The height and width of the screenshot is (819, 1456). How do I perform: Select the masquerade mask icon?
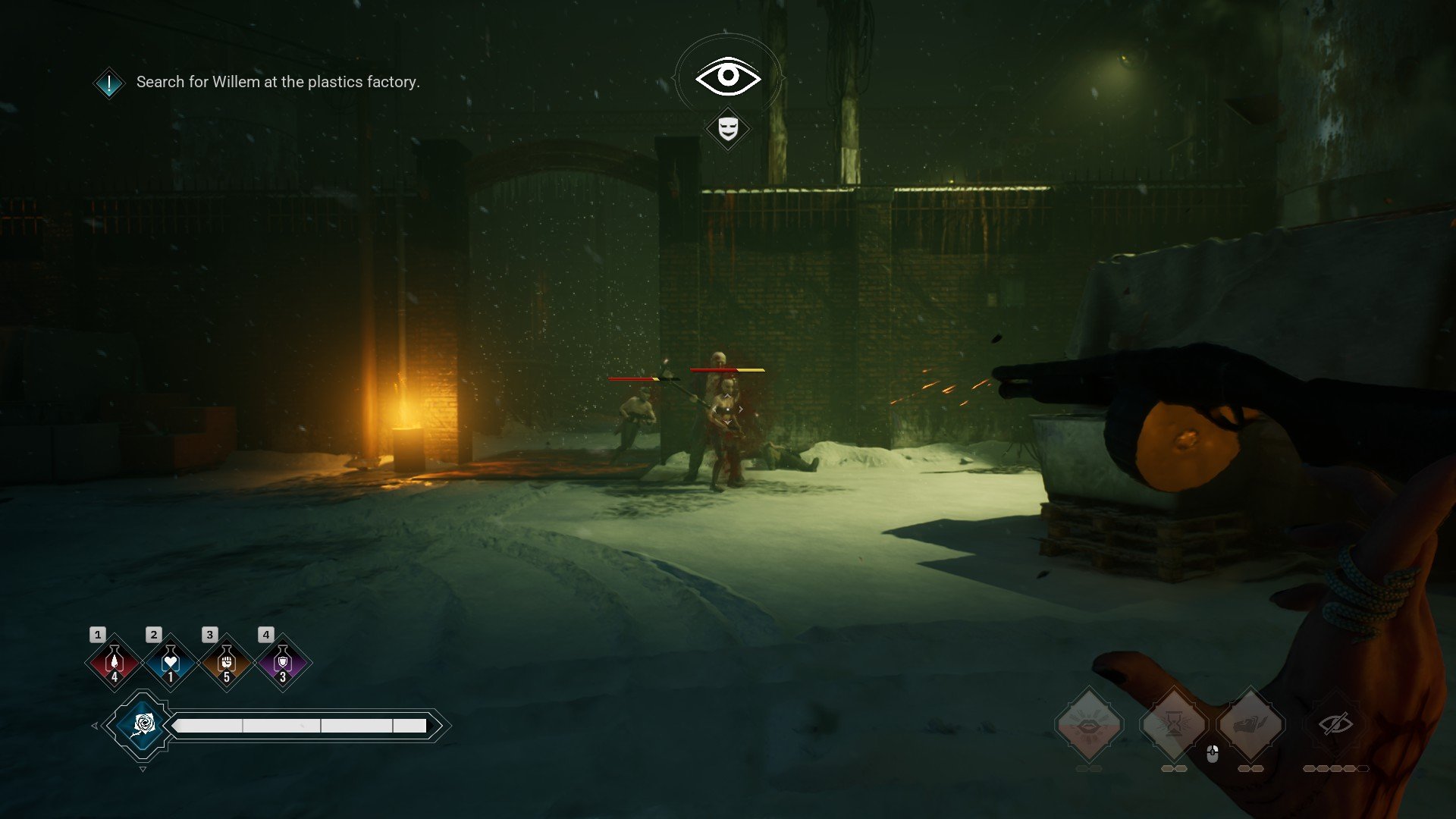pyautogui.click(x=728, y=128)
